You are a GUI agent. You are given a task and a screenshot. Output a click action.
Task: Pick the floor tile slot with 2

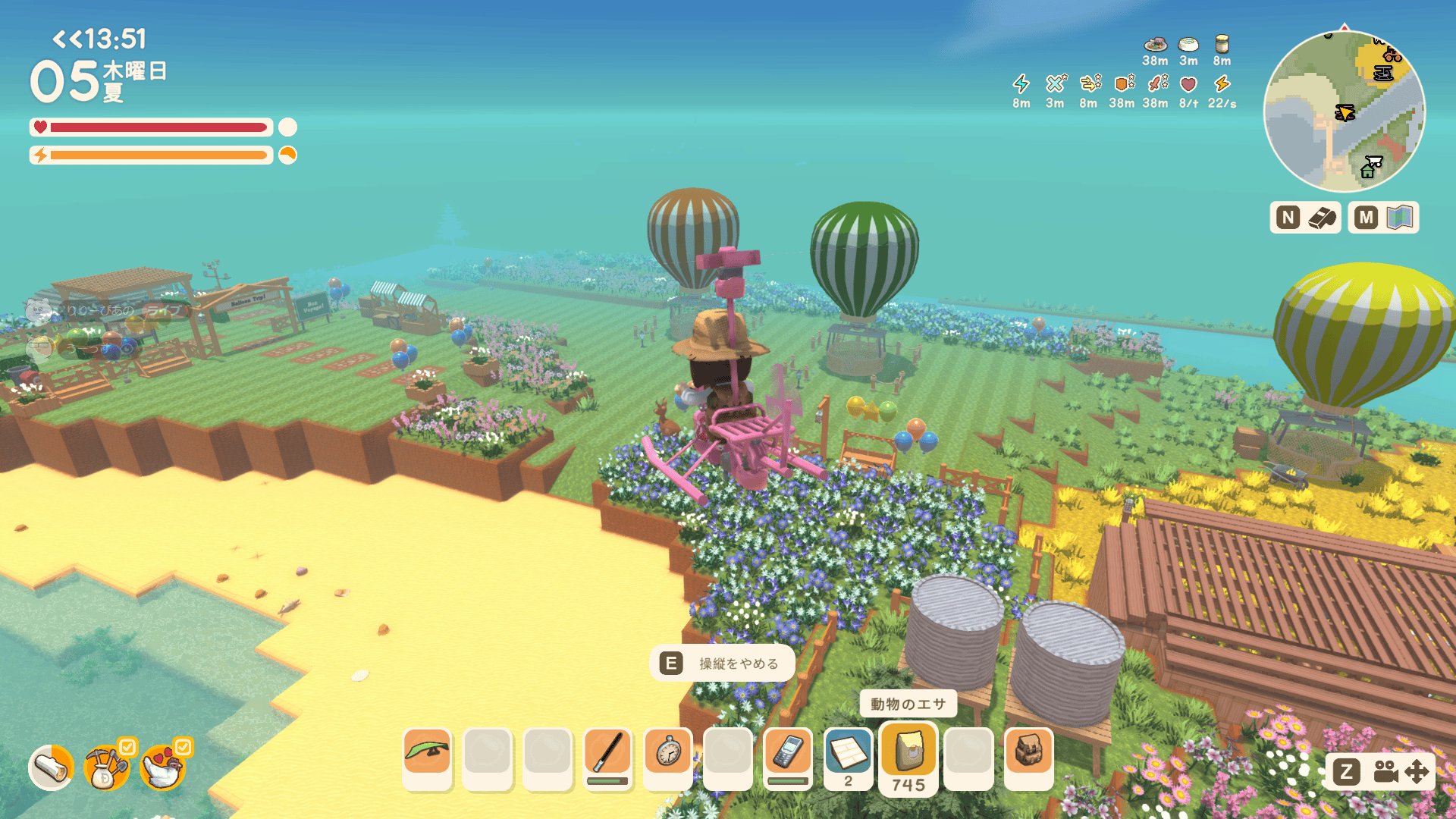pos(848,755)
